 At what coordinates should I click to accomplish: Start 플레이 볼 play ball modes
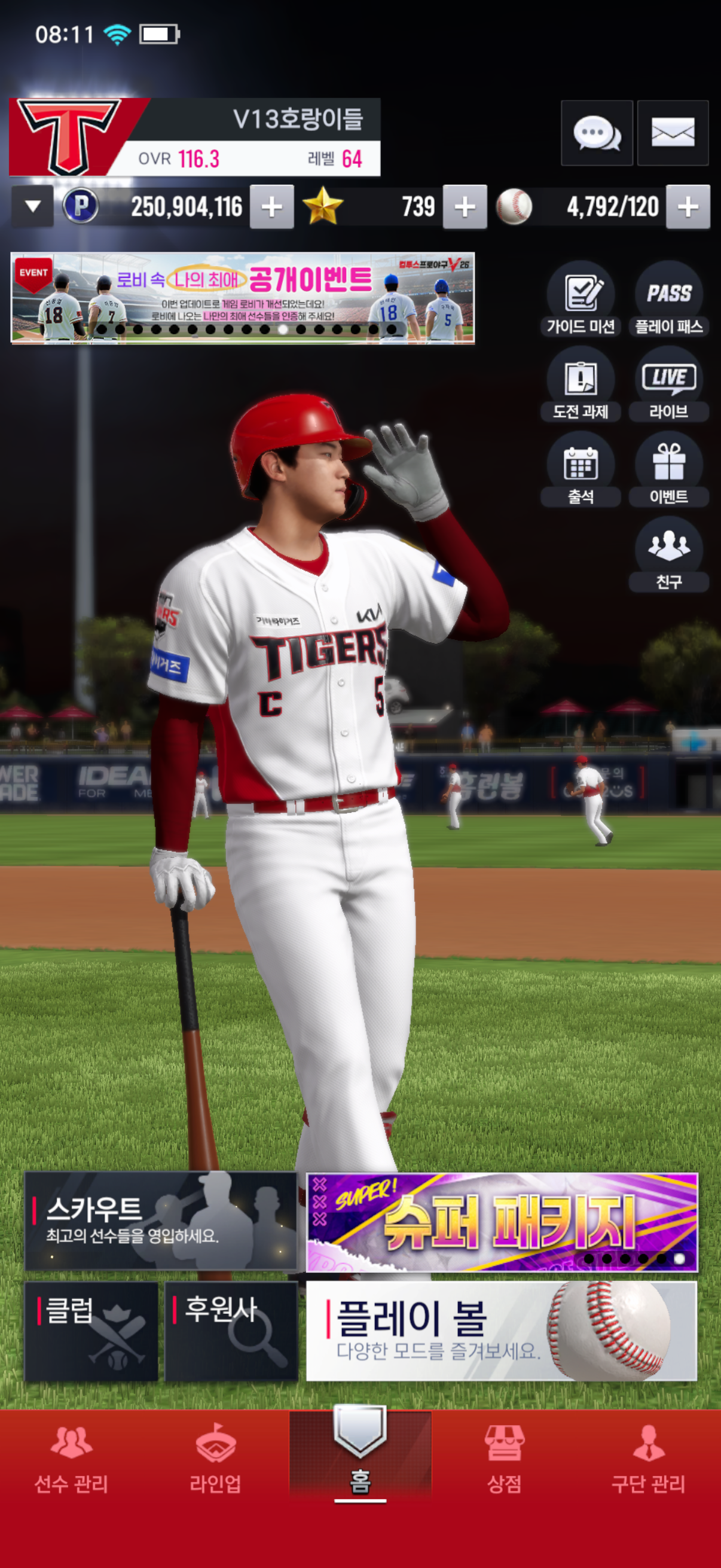pos(502,1331)
